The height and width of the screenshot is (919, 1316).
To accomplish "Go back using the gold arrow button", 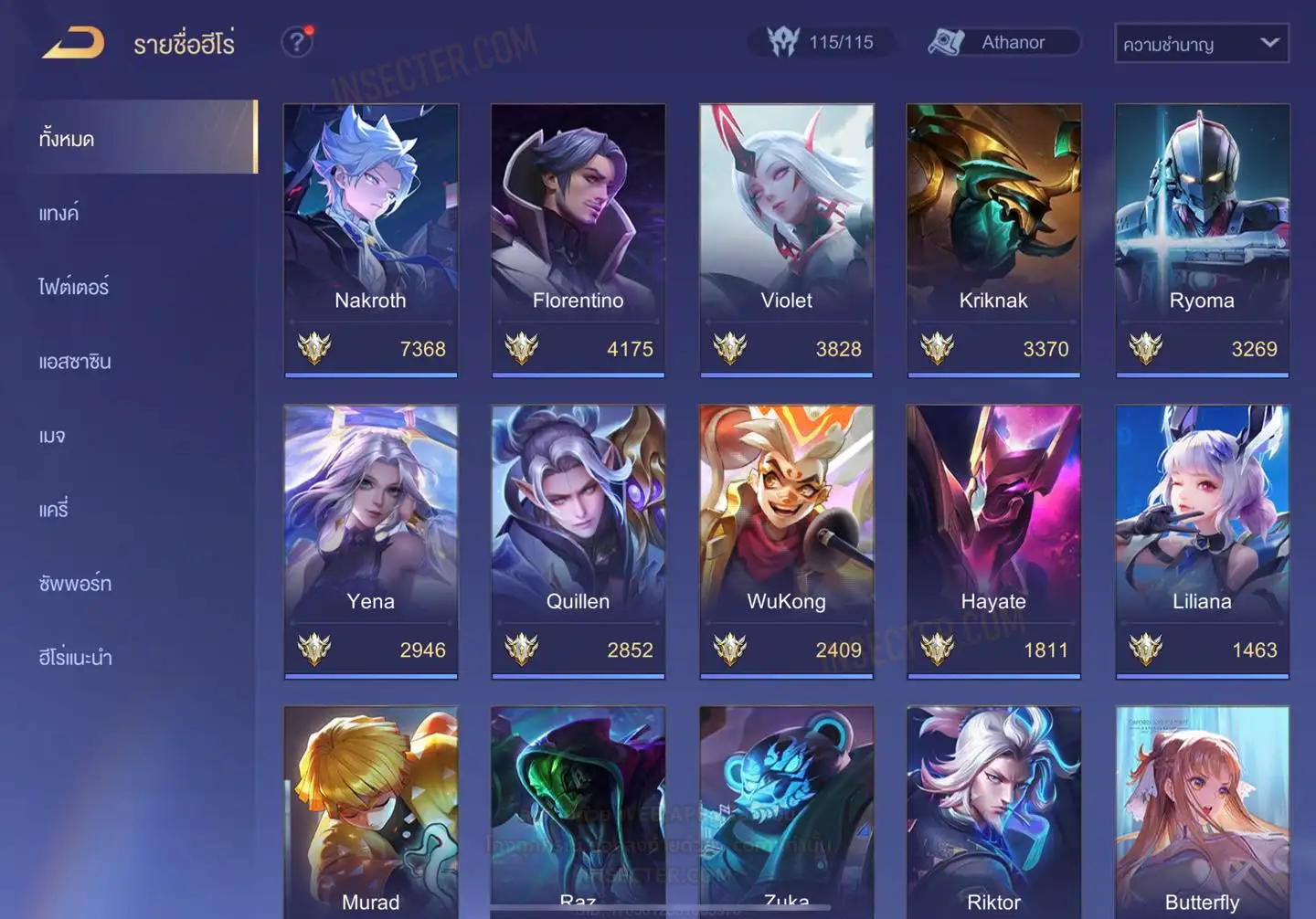I will click(x=73, y=43).
